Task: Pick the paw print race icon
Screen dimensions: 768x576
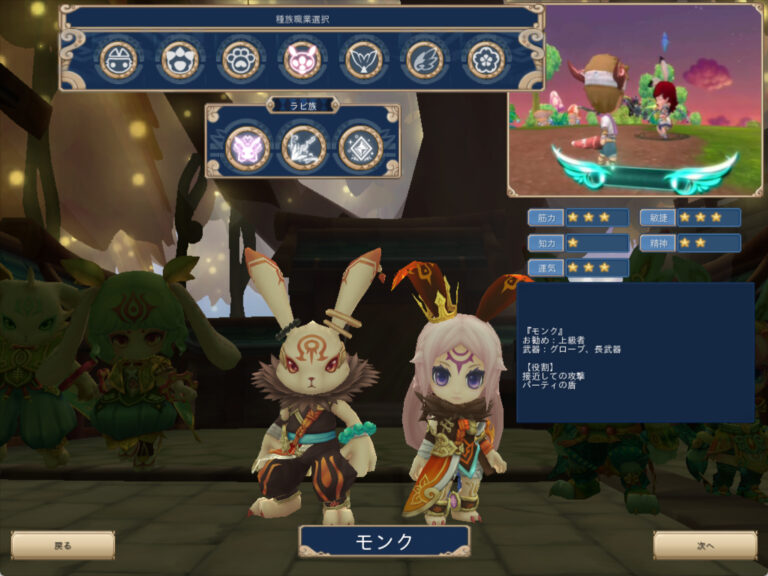Action: click(x=241, y=60)
